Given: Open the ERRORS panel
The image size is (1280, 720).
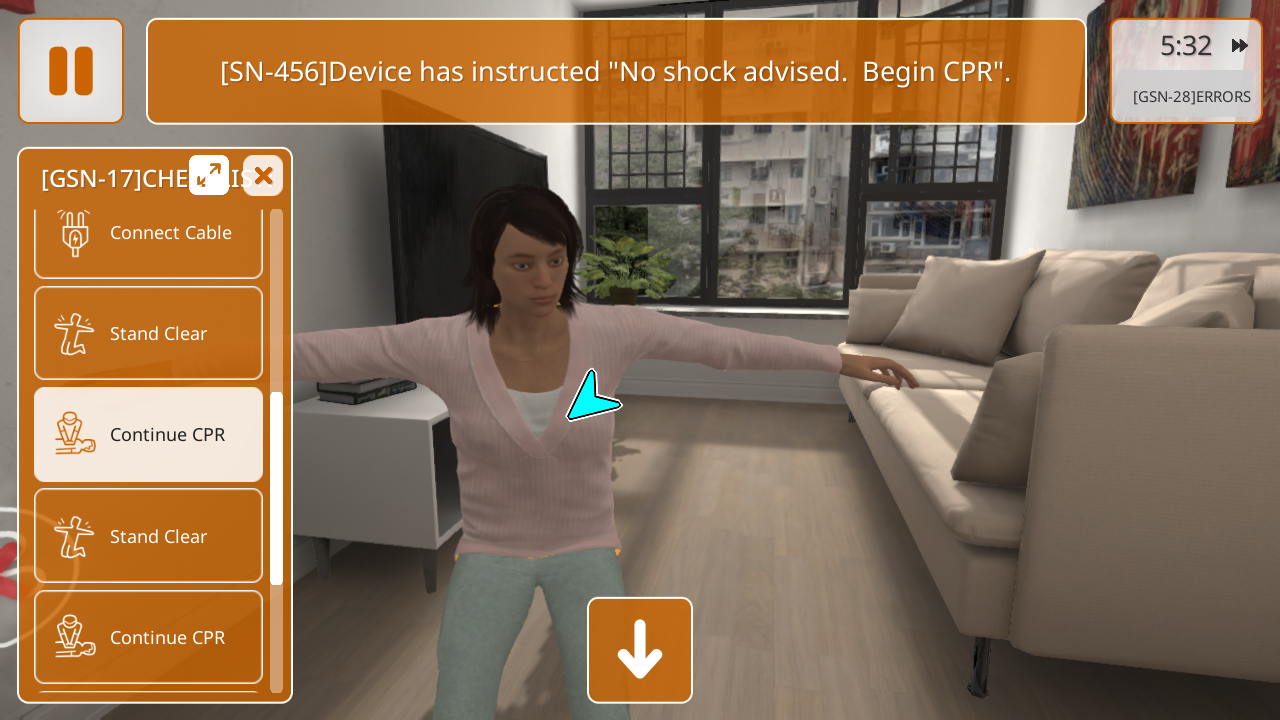Looking at the screenshot, I should (1190, 97).
